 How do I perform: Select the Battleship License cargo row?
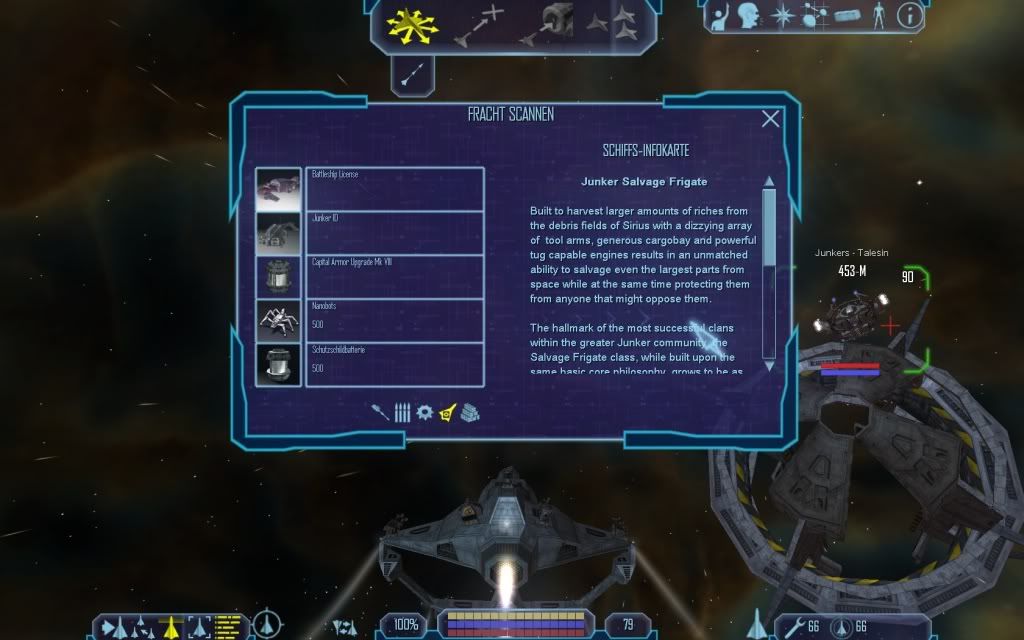396,189
